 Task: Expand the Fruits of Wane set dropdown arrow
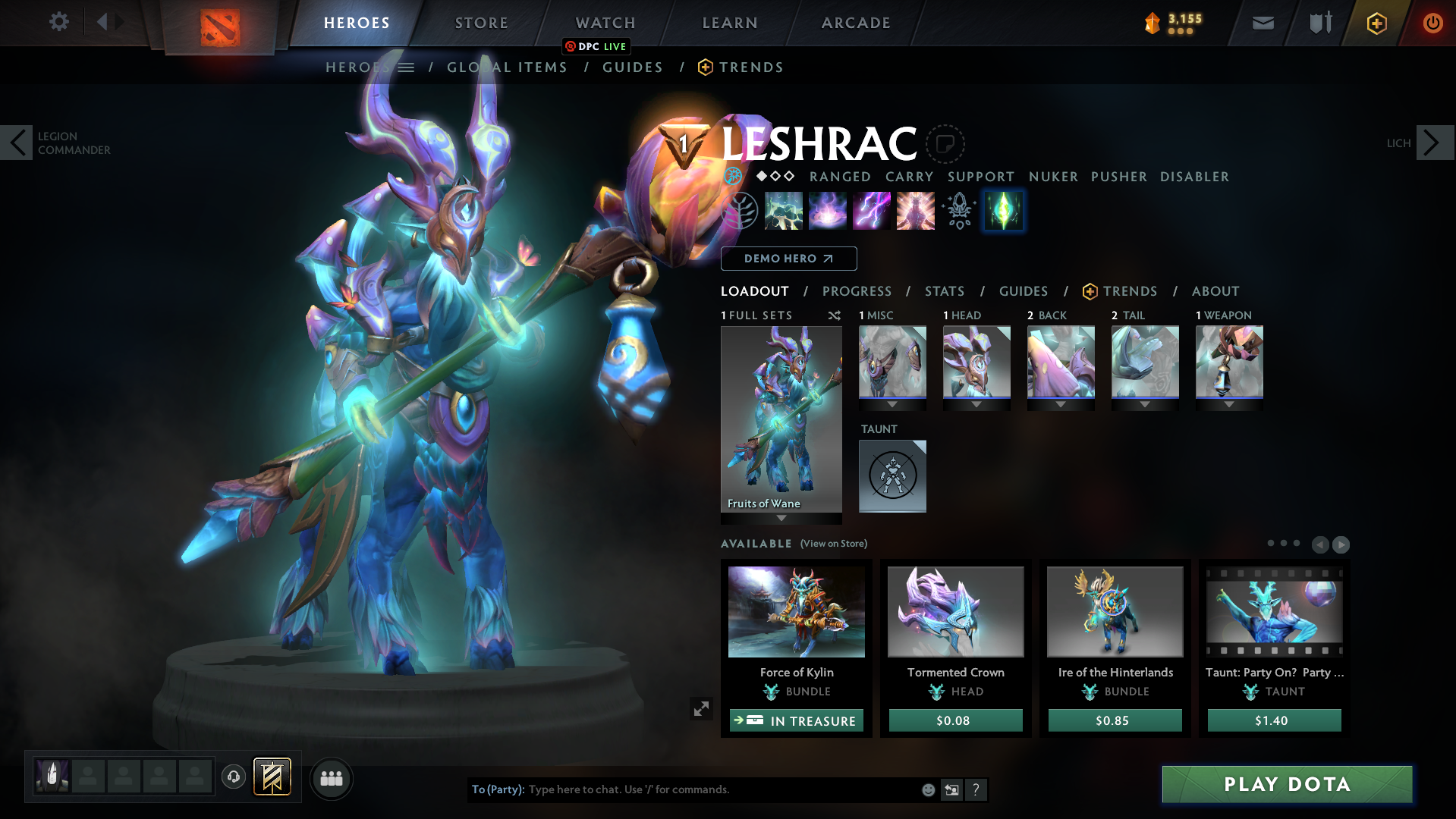pos(781,518)
